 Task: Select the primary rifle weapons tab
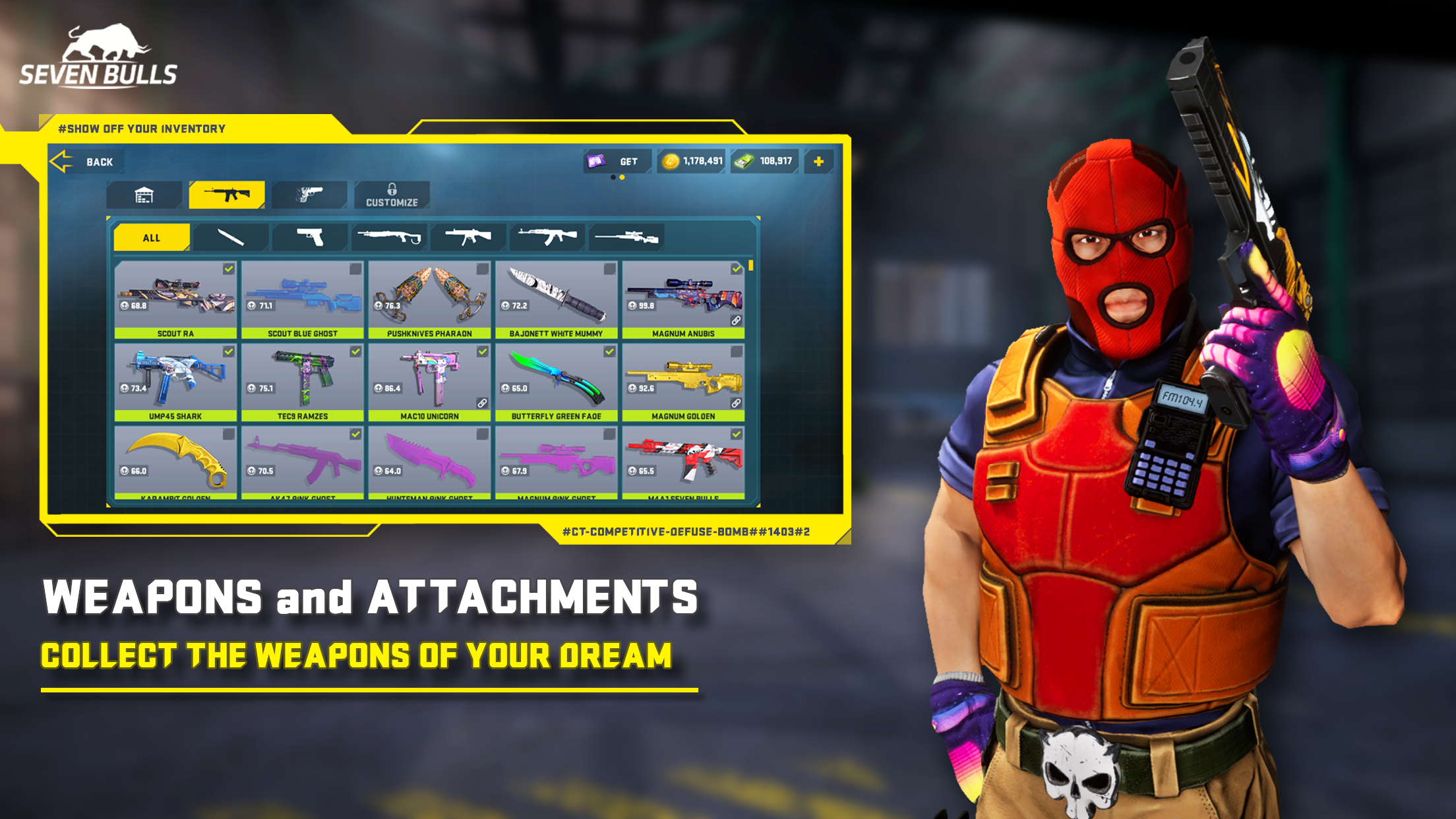[x=227, y=193]
